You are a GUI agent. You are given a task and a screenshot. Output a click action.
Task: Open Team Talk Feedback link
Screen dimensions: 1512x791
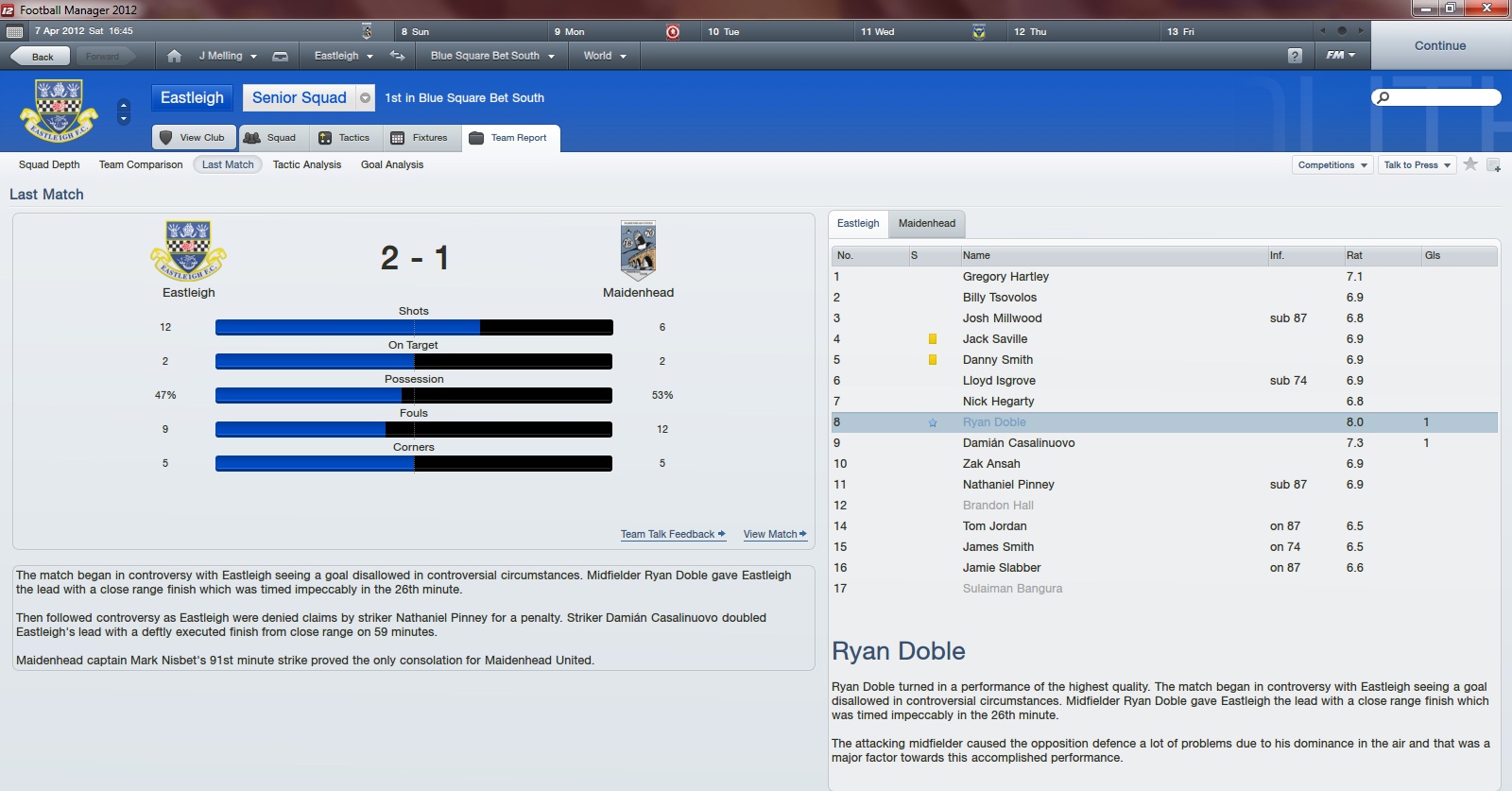click(672, 535)
